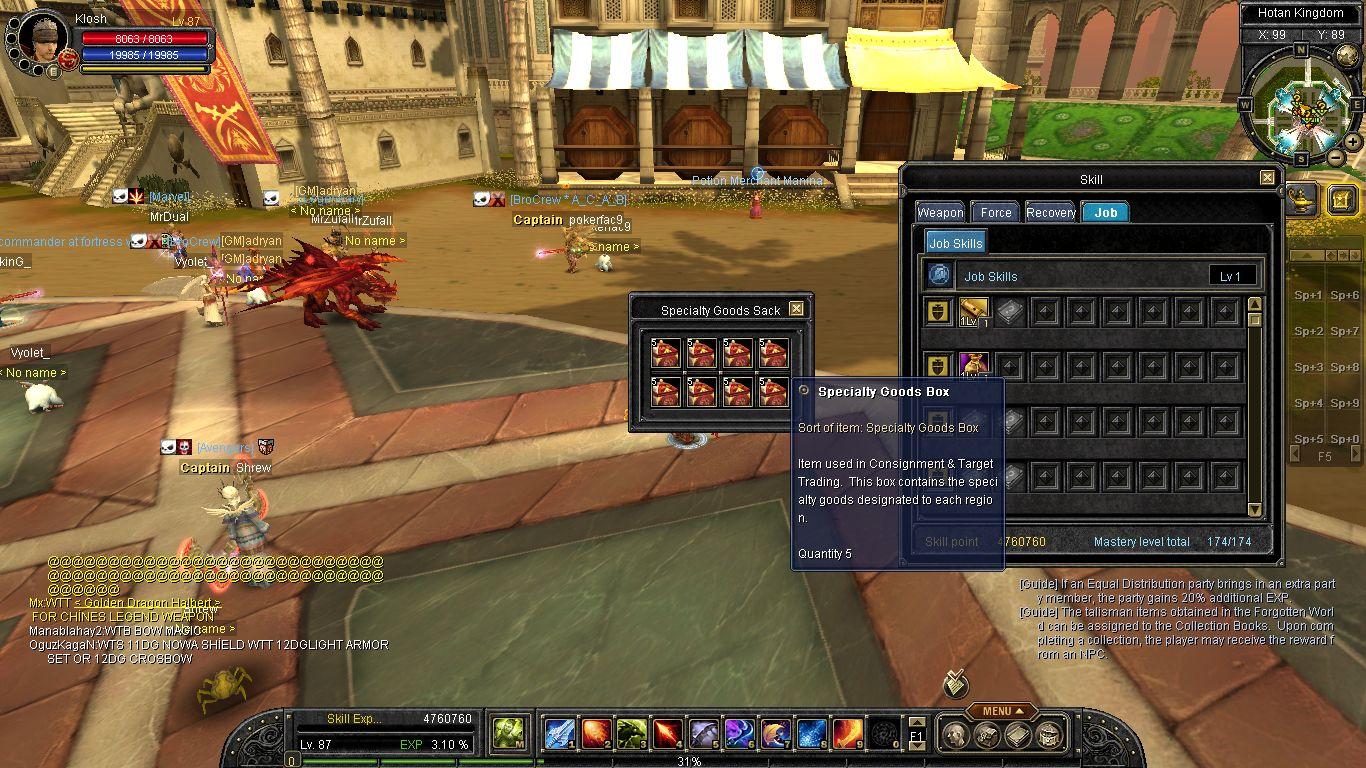The image size is (1366, 768).
Task: Trigger the hotbar skill in slot 9
Action: click(848, 734)
